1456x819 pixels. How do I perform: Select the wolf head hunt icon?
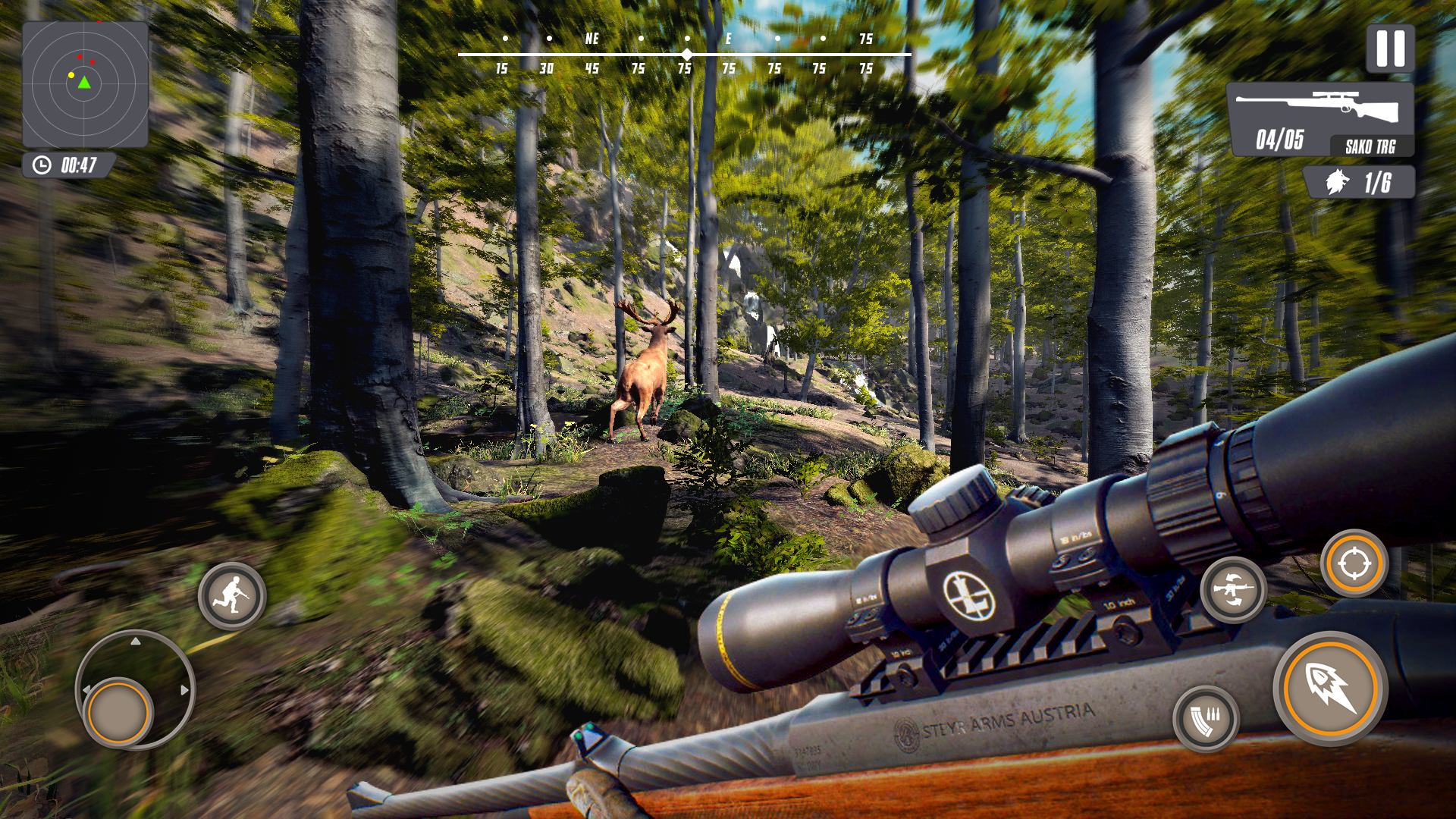(x=1339, y=181)
